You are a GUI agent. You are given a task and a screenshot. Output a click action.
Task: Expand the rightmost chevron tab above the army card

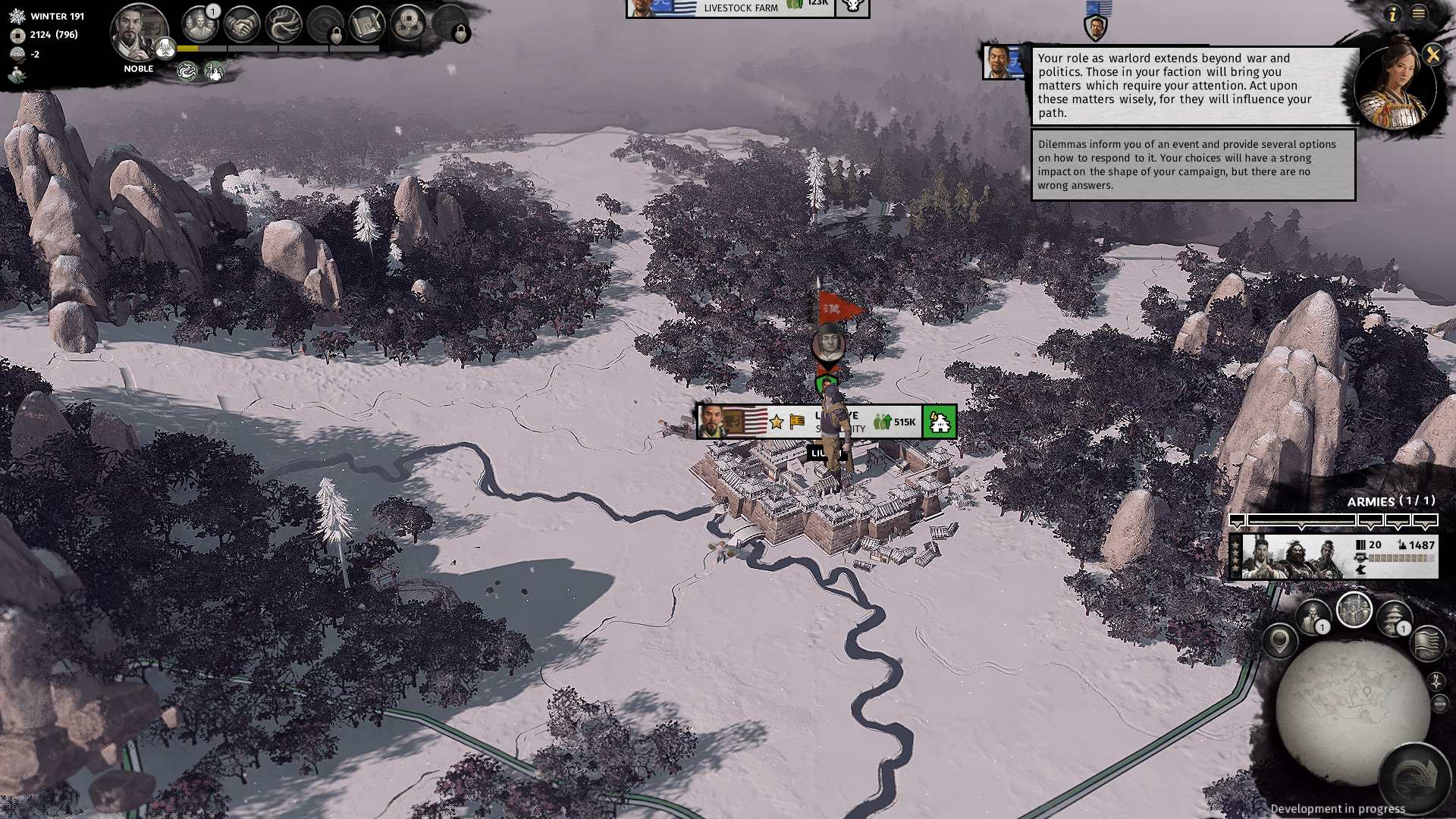[1424, 521]
